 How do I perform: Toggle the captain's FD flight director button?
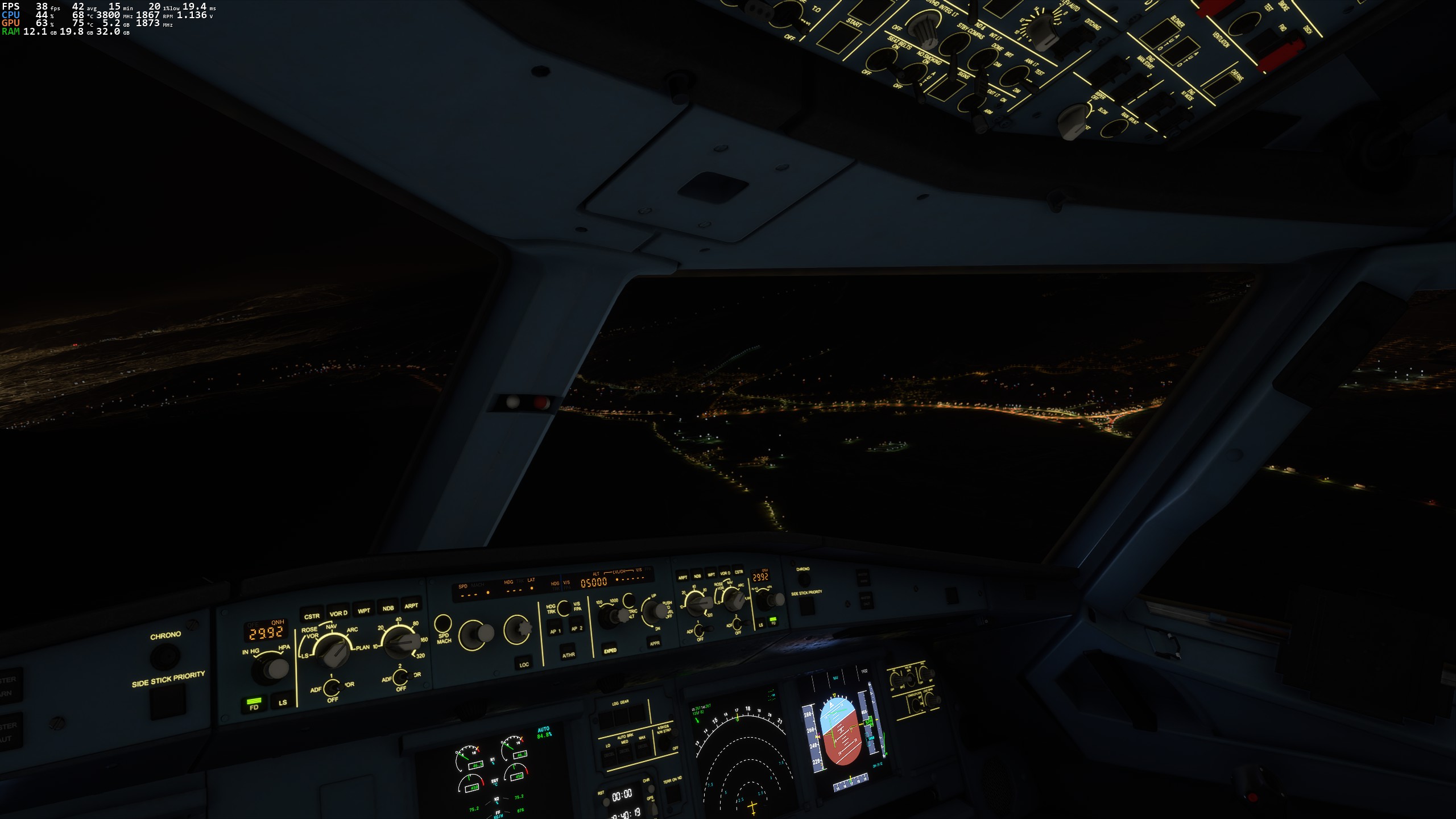(254, 705)
